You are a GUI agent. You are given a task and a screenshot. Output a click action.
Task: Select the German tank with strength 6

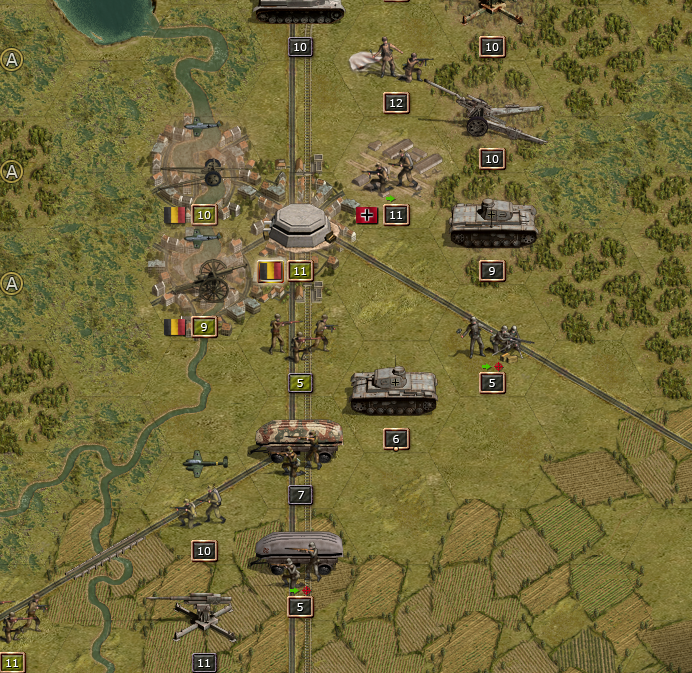pyautogui.click(x=394, y=391)
